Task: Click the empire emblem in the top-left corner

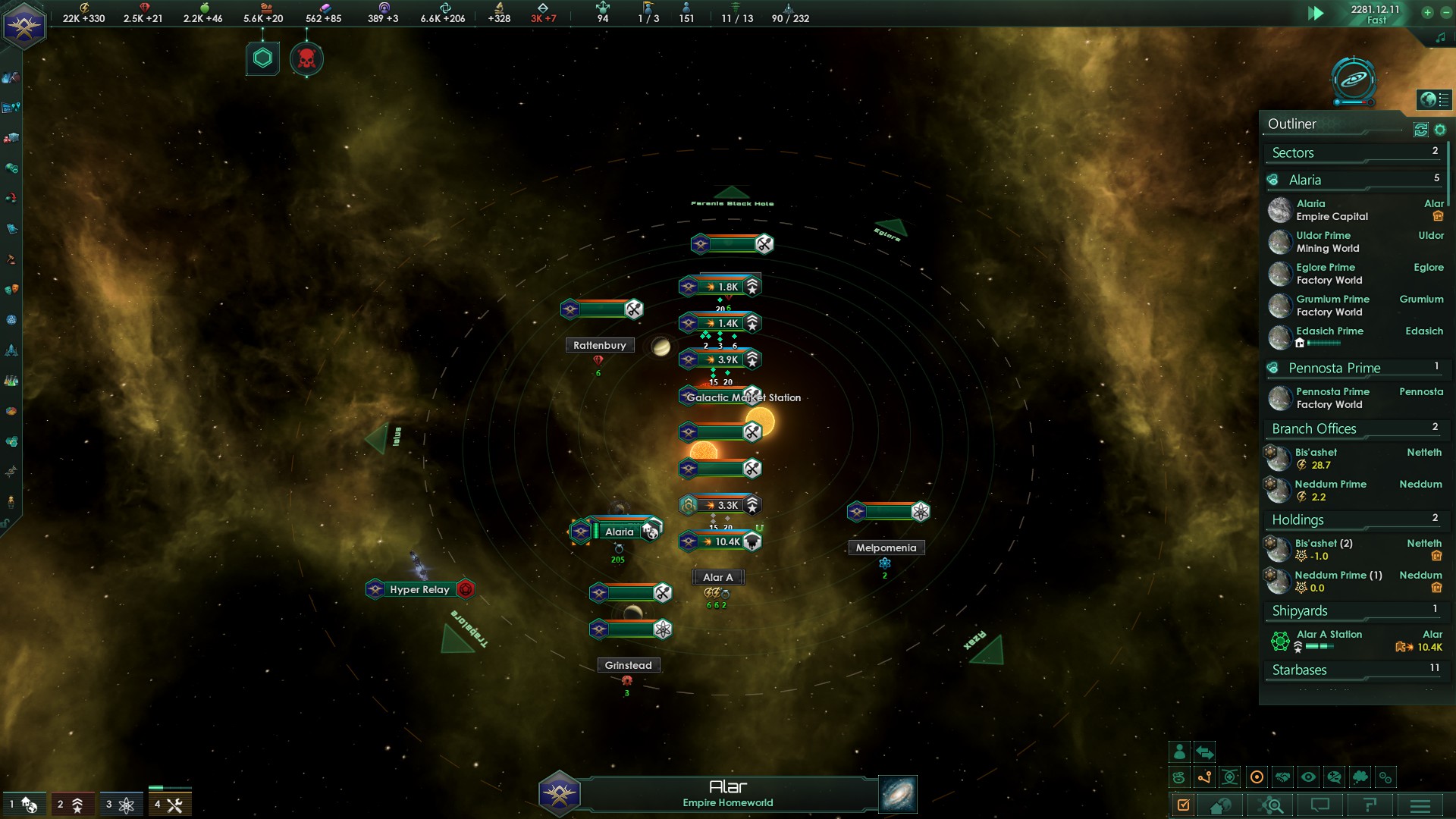Action: 25,25
